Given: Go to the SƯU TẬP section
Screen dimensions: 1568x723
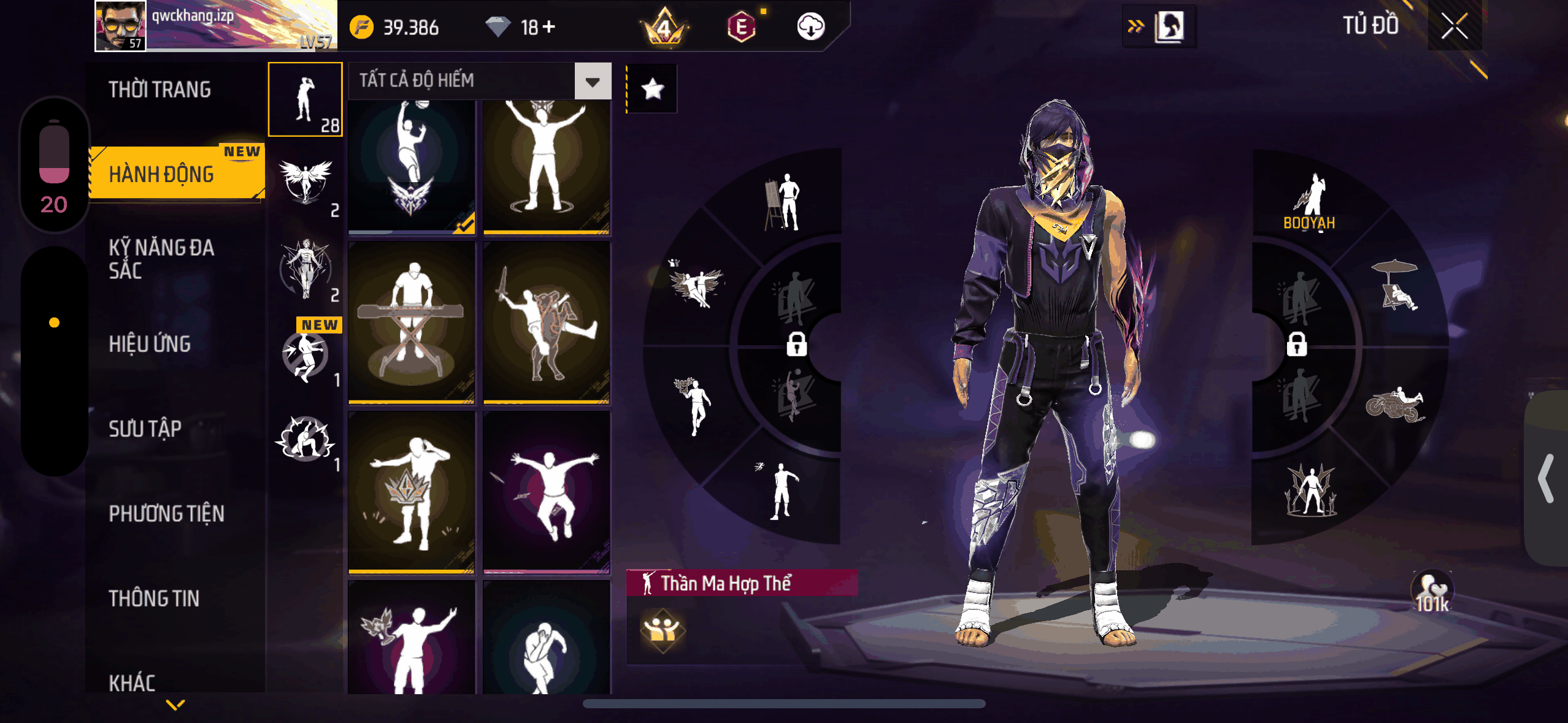Looking at the screenshot, I should click(145, 429).
